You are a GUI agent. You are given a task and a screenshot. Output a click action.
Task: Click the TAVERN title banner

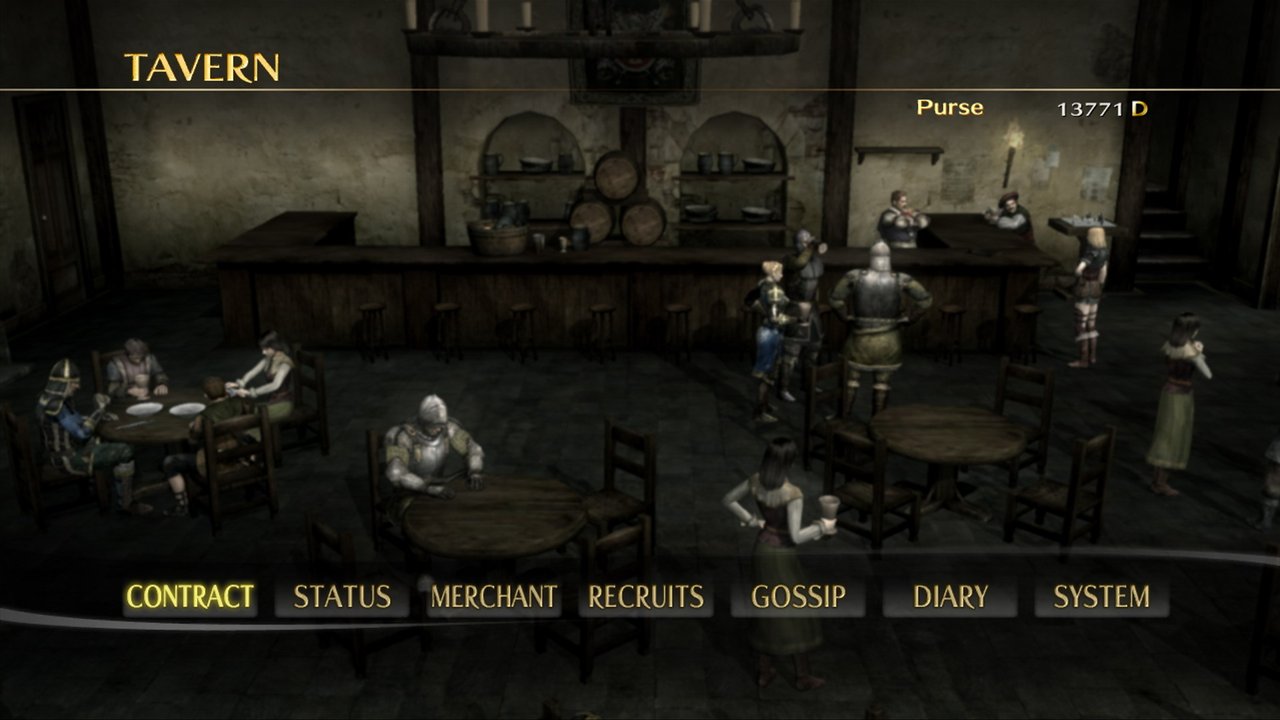click(200, 69)
